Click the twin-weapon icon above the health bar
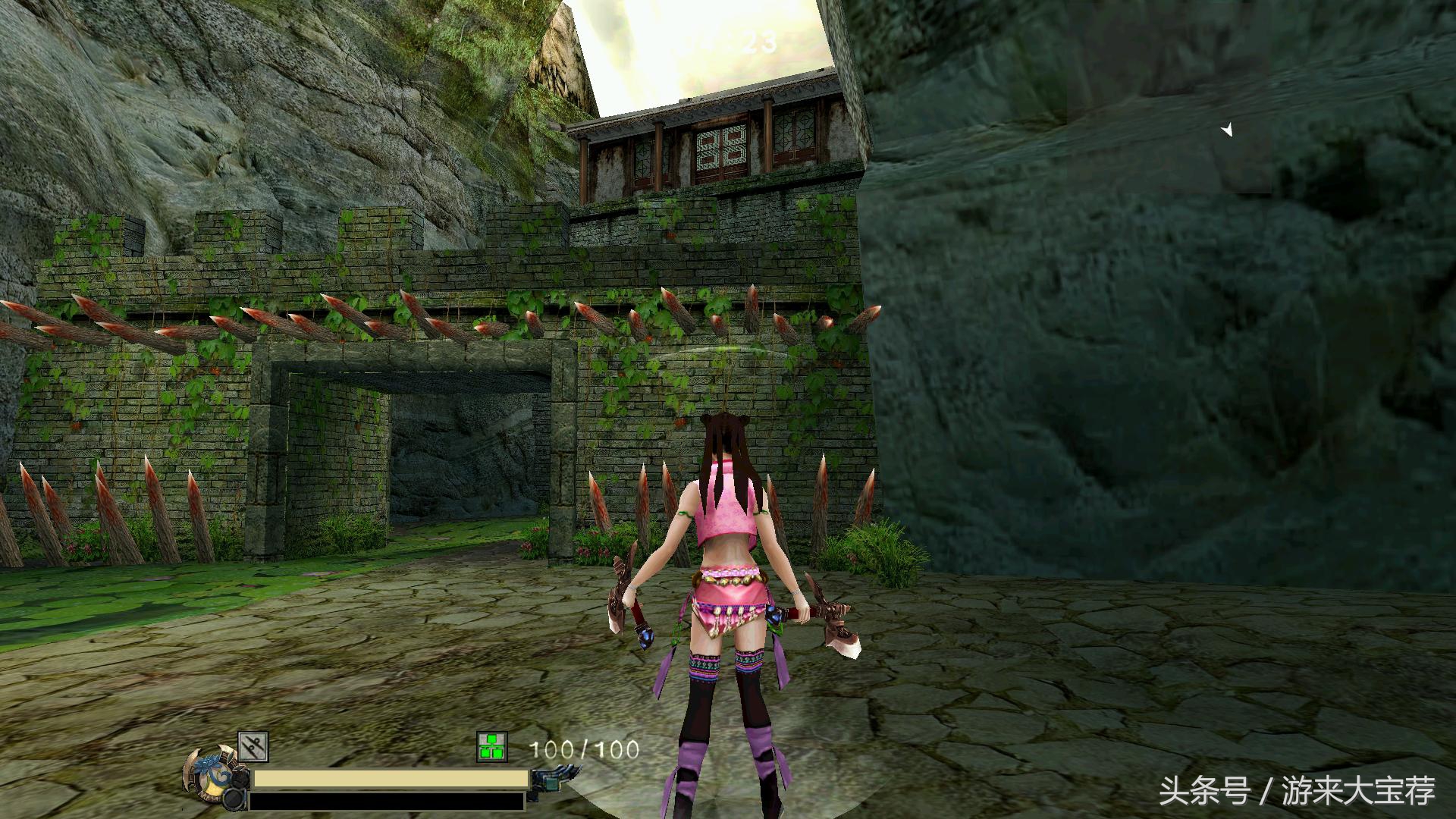The height and width of the screenshot is (819, 1456). (x=253, y=747)
